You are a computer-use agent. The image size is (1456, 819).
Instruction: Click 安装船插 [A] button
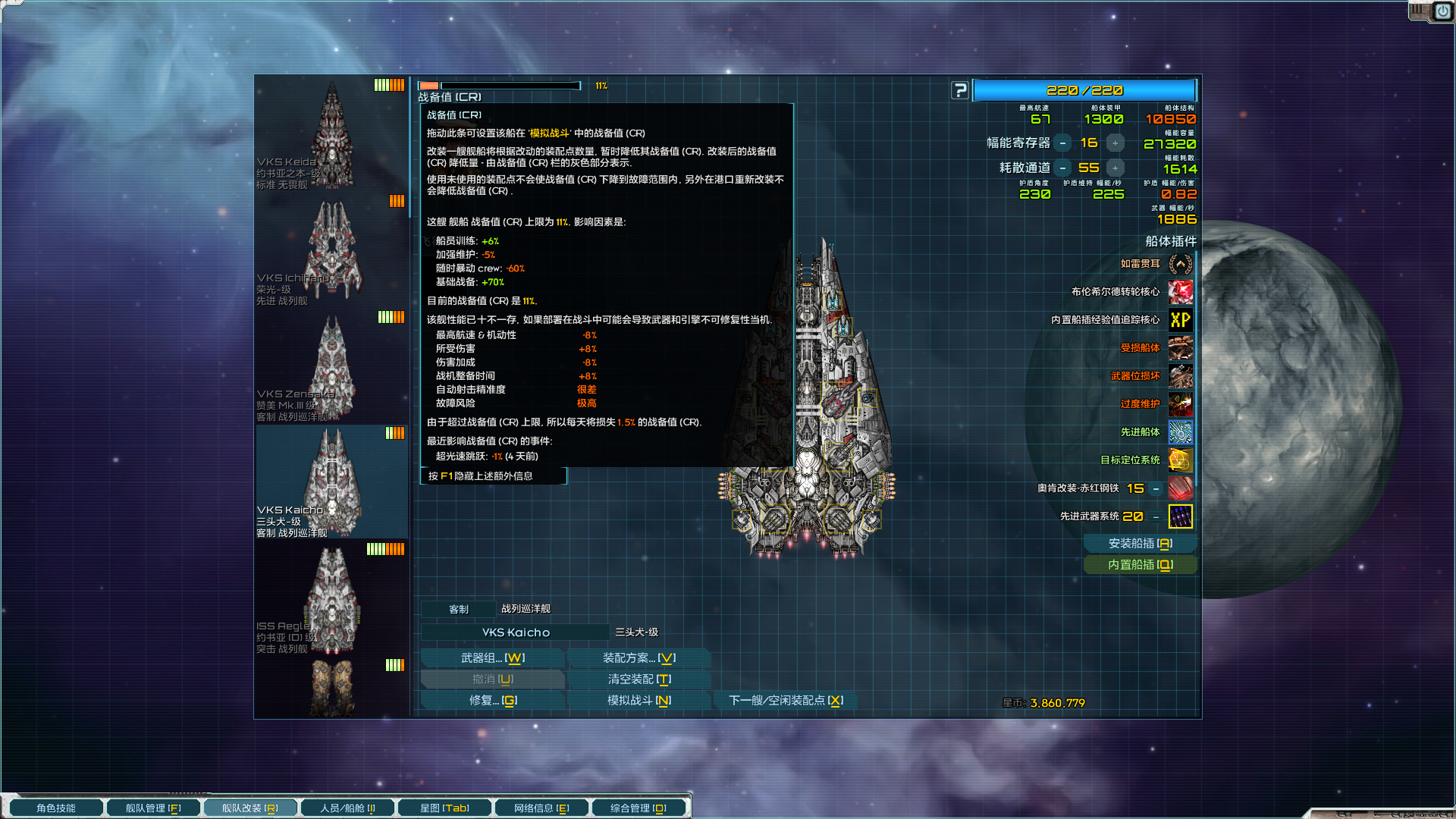click(1141, 543)
